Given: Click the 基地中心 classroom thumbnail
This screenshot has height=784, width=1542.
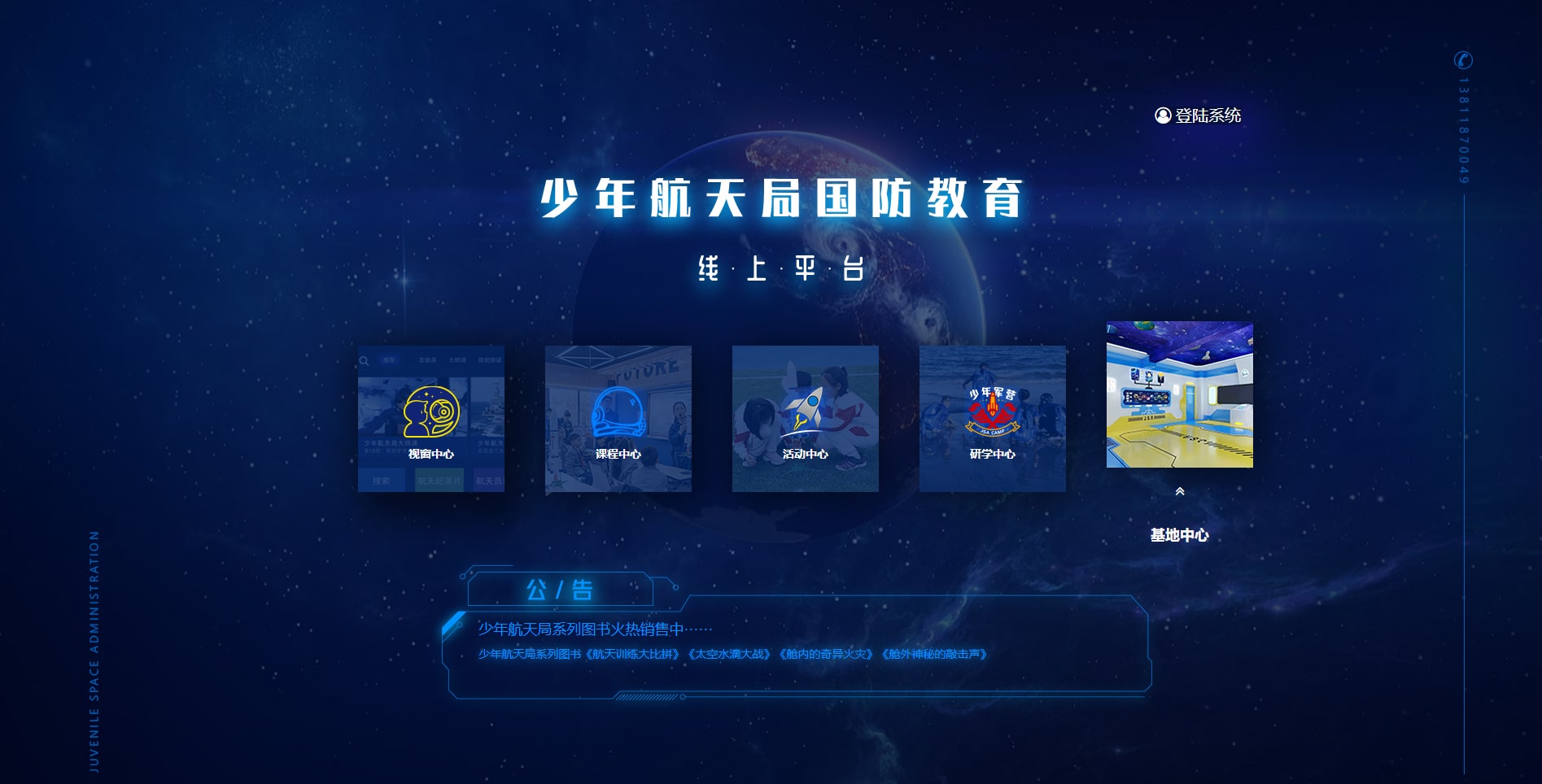Looking at the screenshot, I should click(x=1179, y=393).
